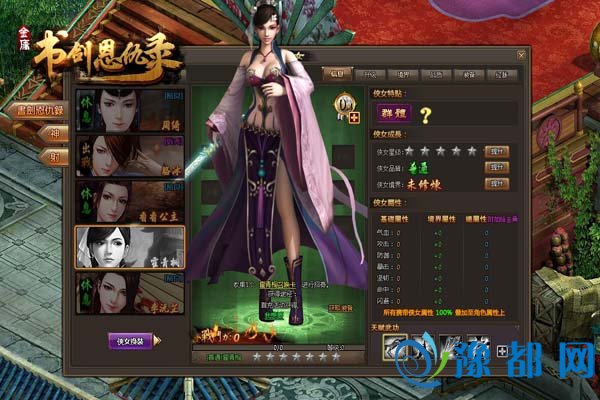This screenshot has height=400, width=600.
Task: Select the first 天赋技能 skill icon
Action: [396, 346]
